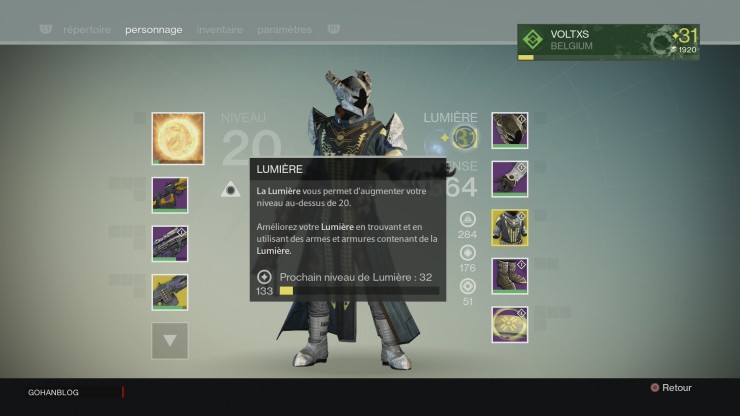Image resolution: width=740 pixels, height=416 pixels.
Task: Open the yellow exotic heavy weapon slot
Action: (170, 291)
